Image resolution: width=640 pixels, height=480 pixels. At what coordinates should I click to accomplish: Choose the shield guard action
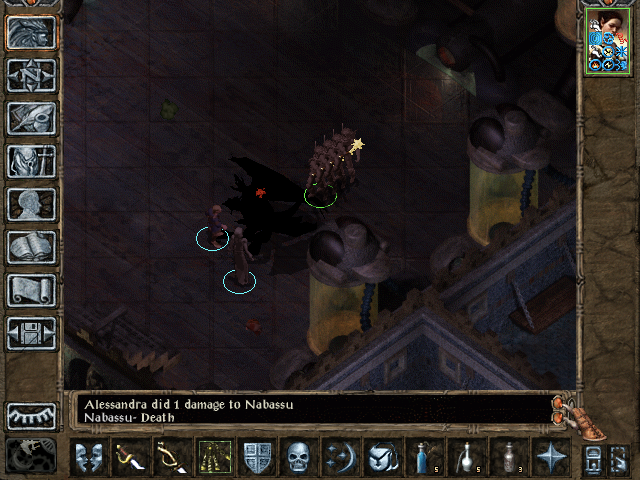pyautogui.click(x=257, y=457)
